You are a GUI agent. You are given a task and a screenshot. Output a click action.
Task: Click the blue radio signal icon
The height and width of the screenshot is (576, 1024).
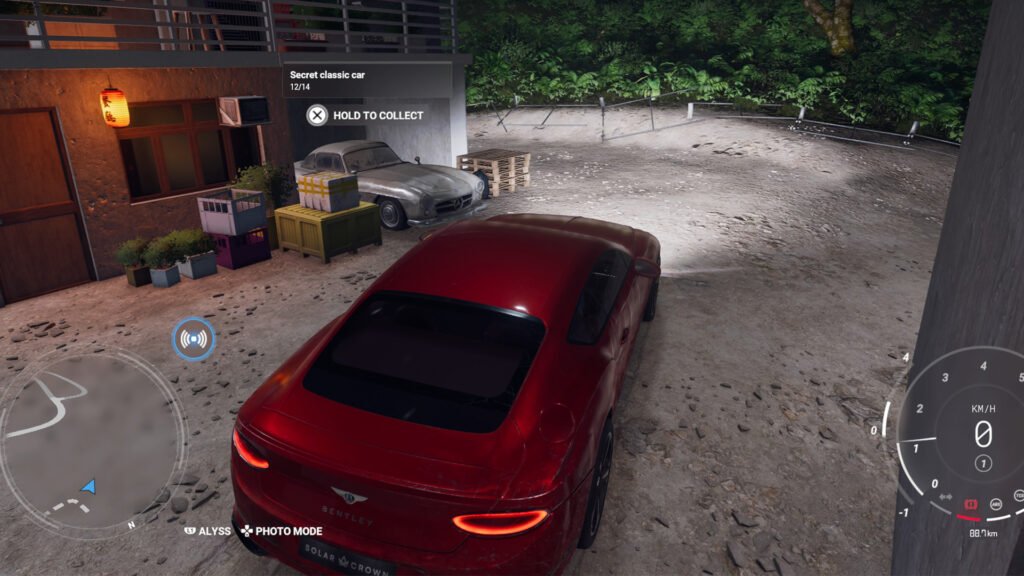(x=193, y=339)
